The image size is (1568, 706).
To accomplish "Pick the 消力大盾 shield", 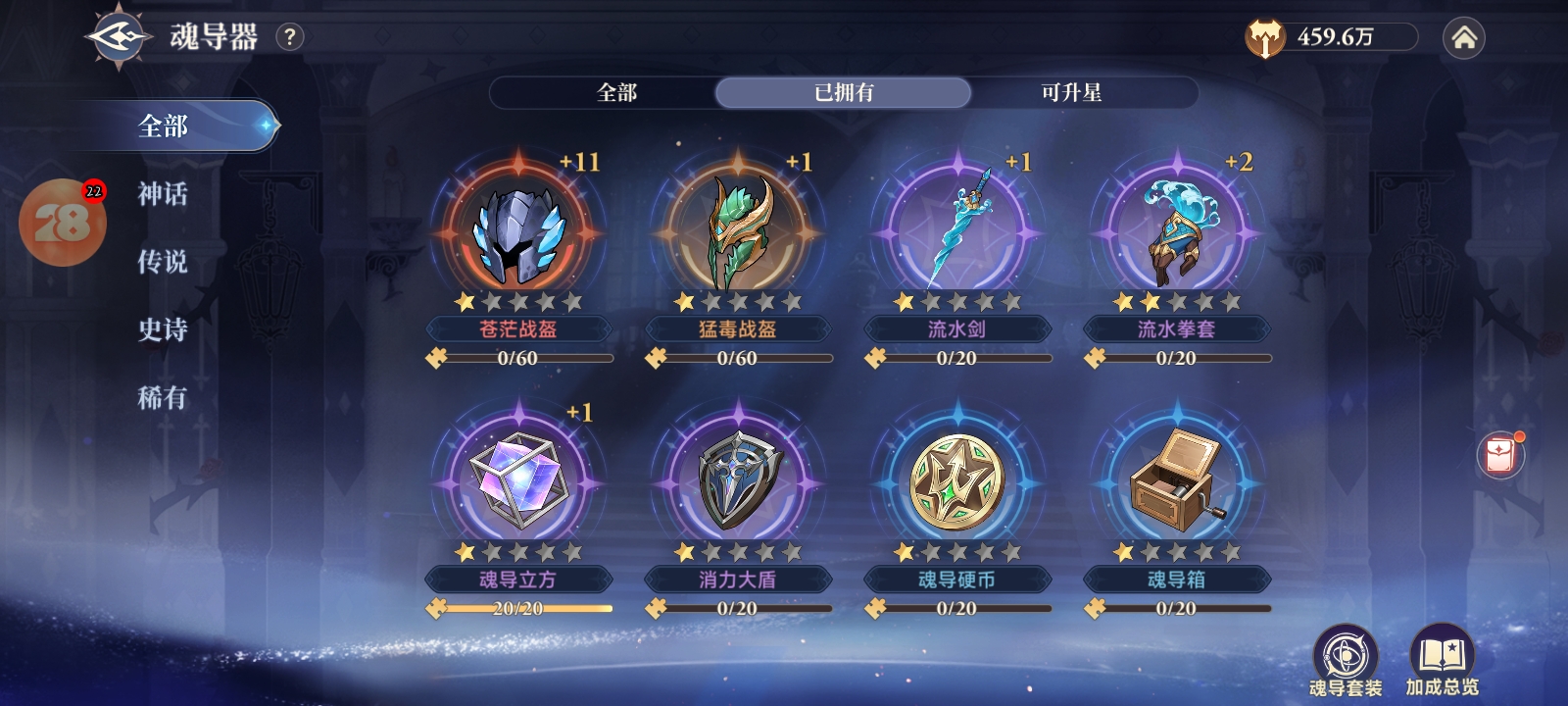I will pos(737,482).
